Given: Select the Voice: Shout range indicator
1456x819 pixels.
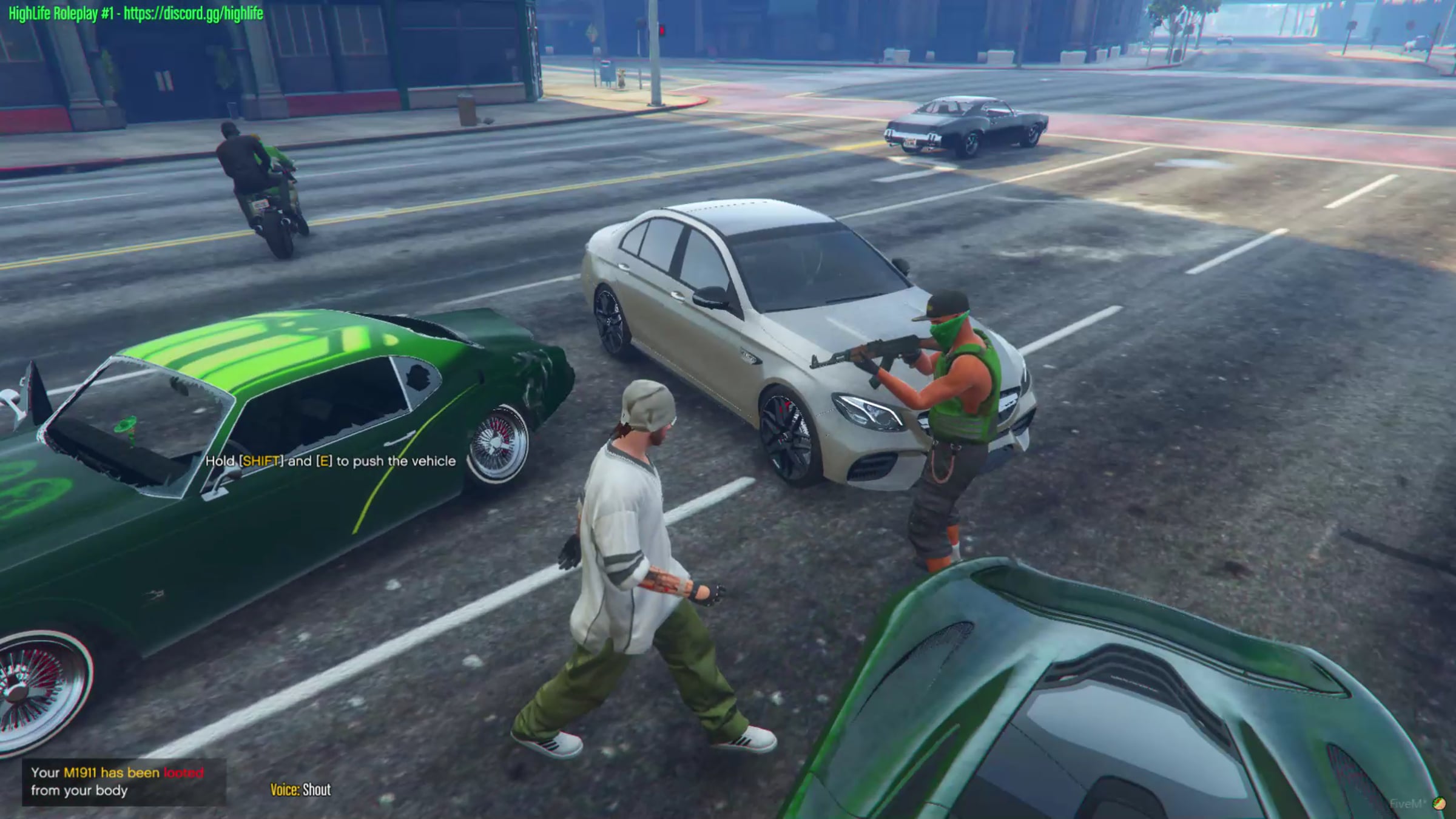Looking at the screenshot, I should coord(300,789).
